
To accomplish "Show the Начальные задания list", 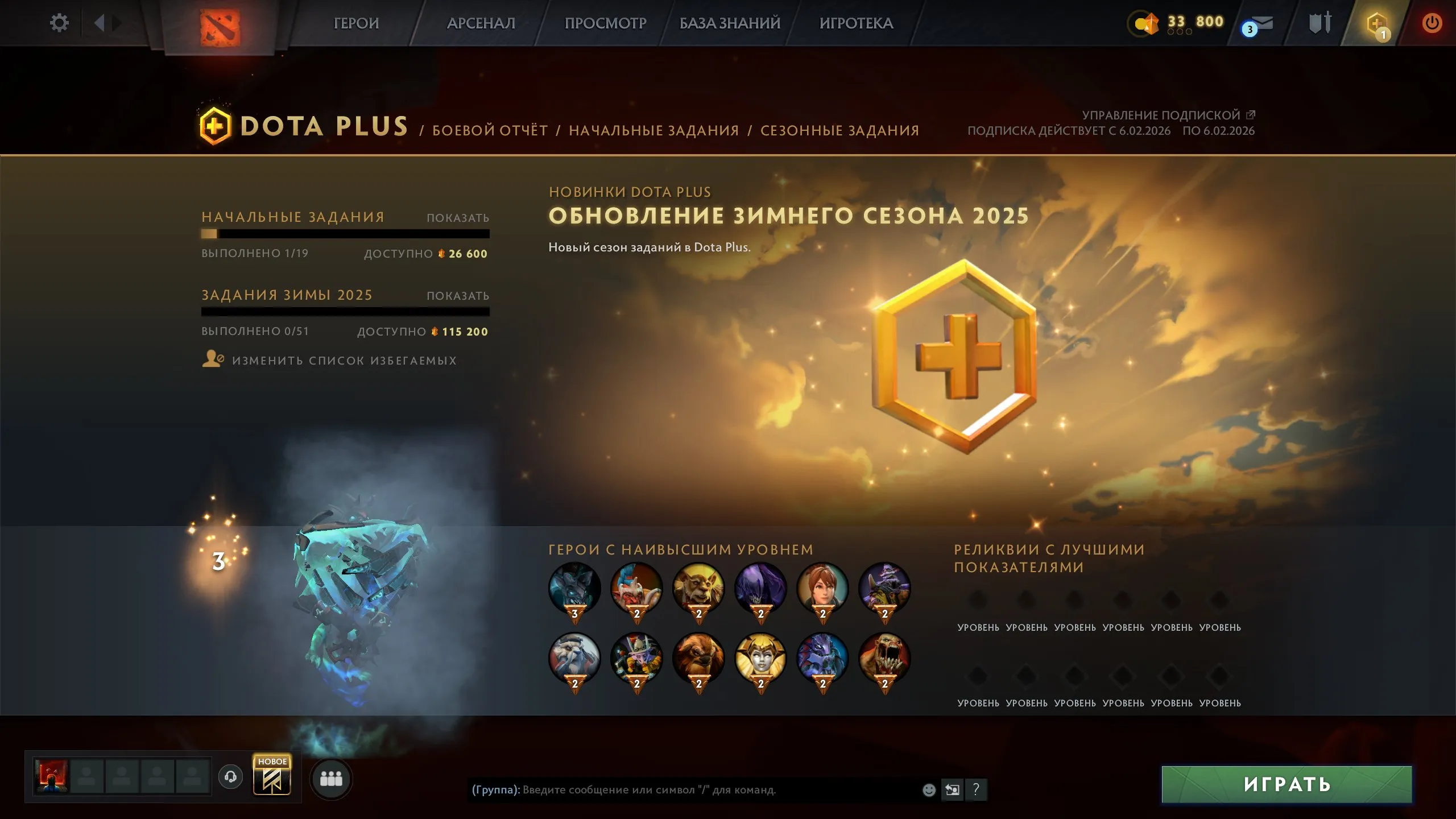I will click(457, 217).
